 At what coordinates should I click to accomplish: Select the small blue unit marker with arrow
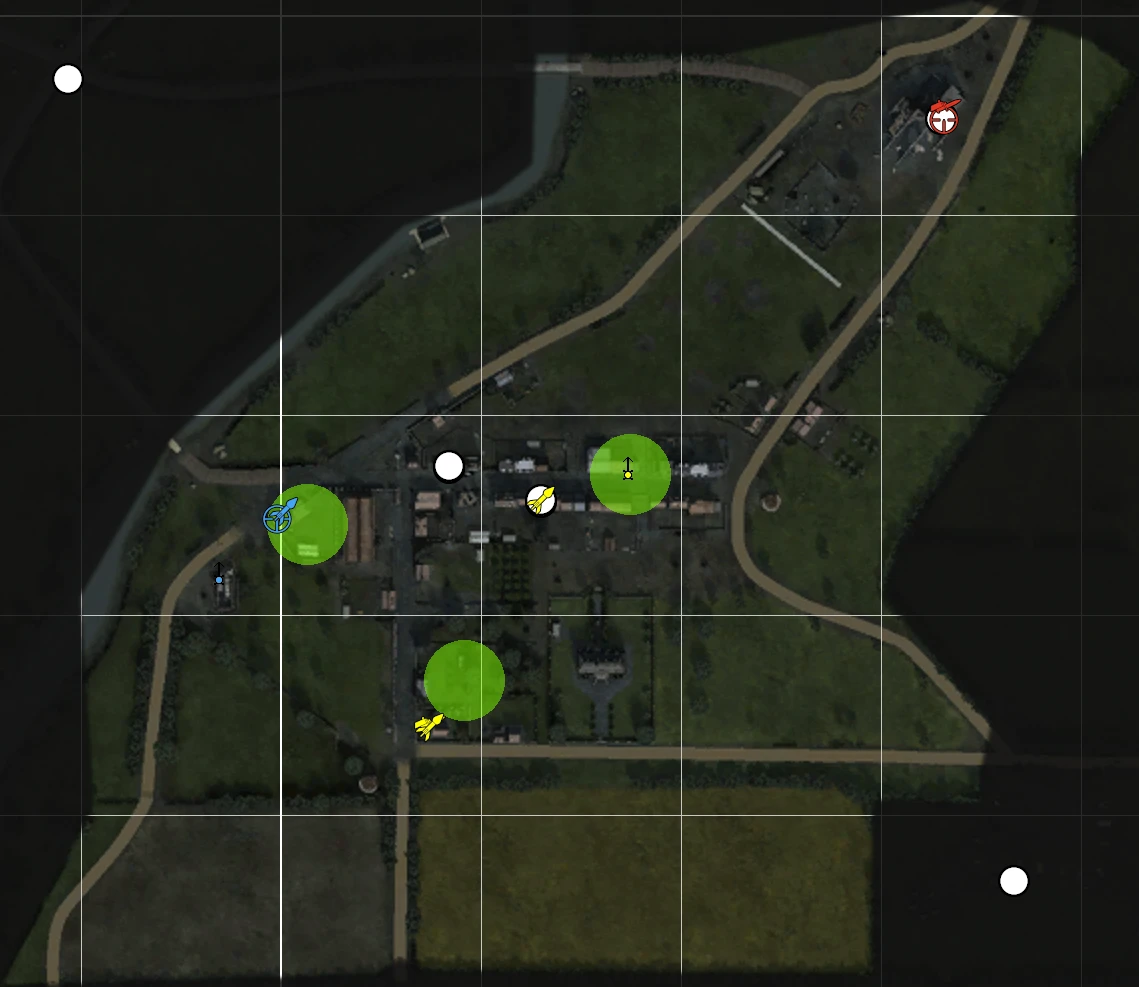pos(219,576)
